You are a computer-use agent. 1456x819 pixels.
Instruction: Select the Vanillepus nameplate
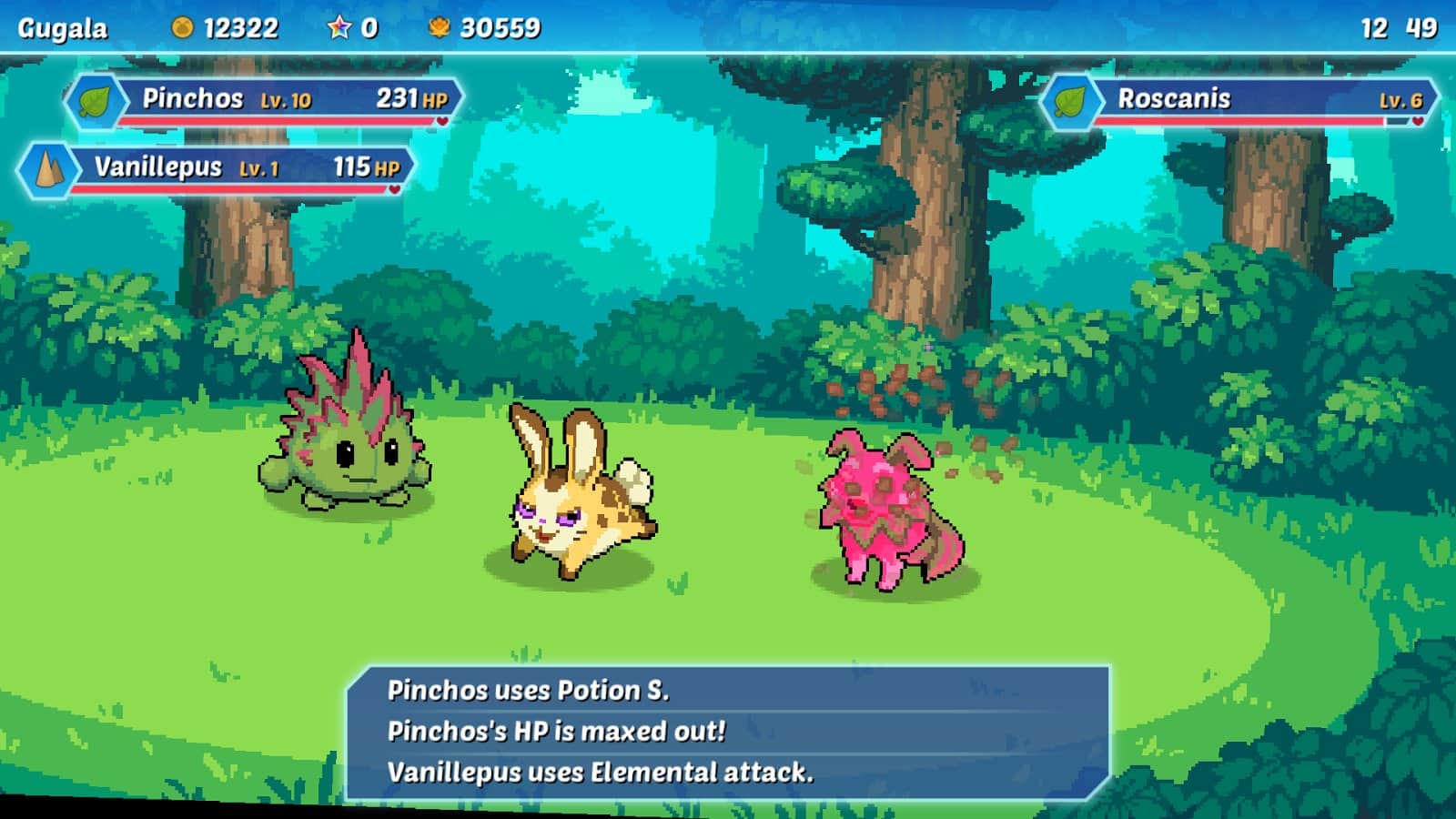218,168
